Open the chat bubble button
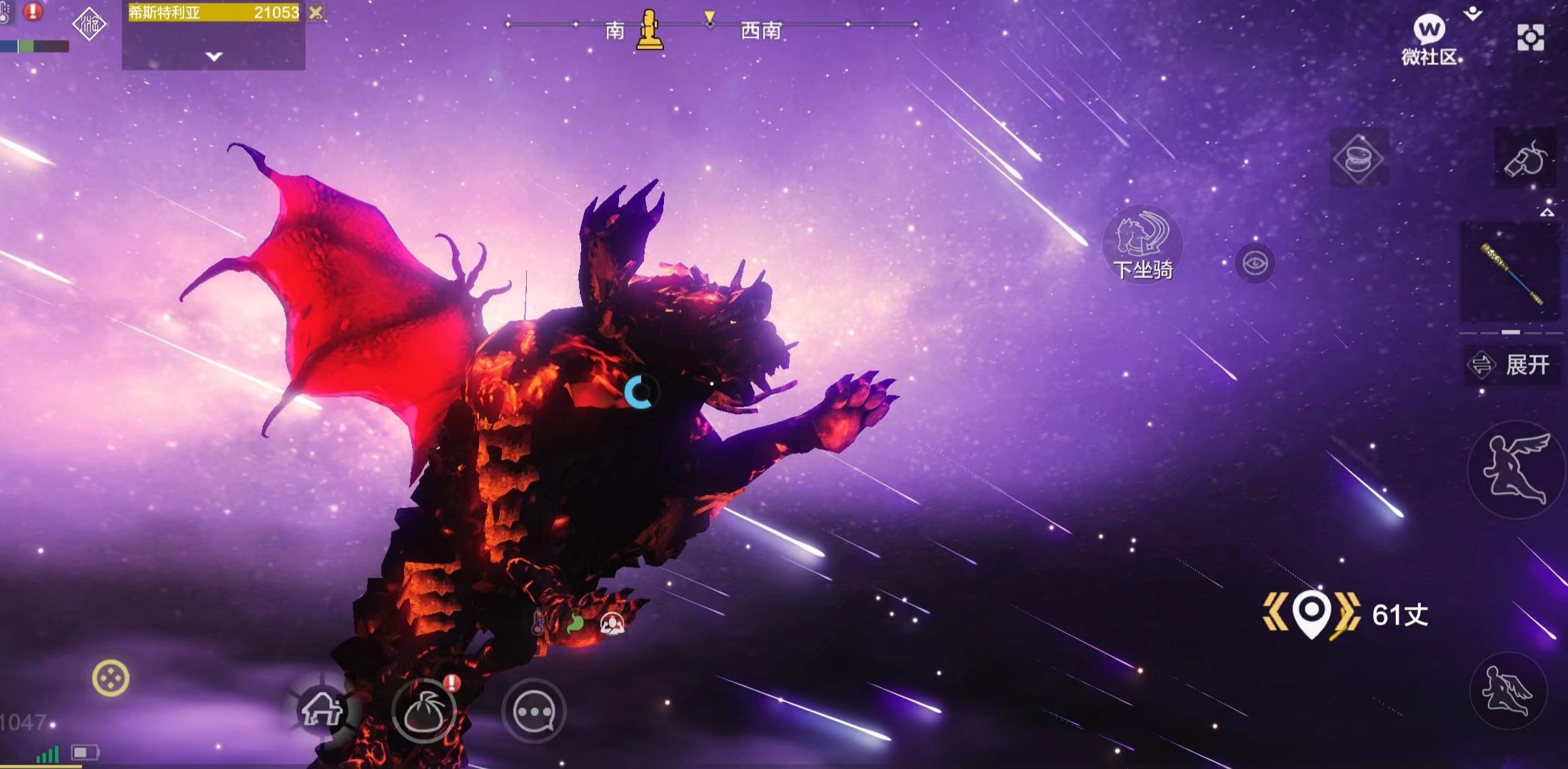 click(534, 711)
